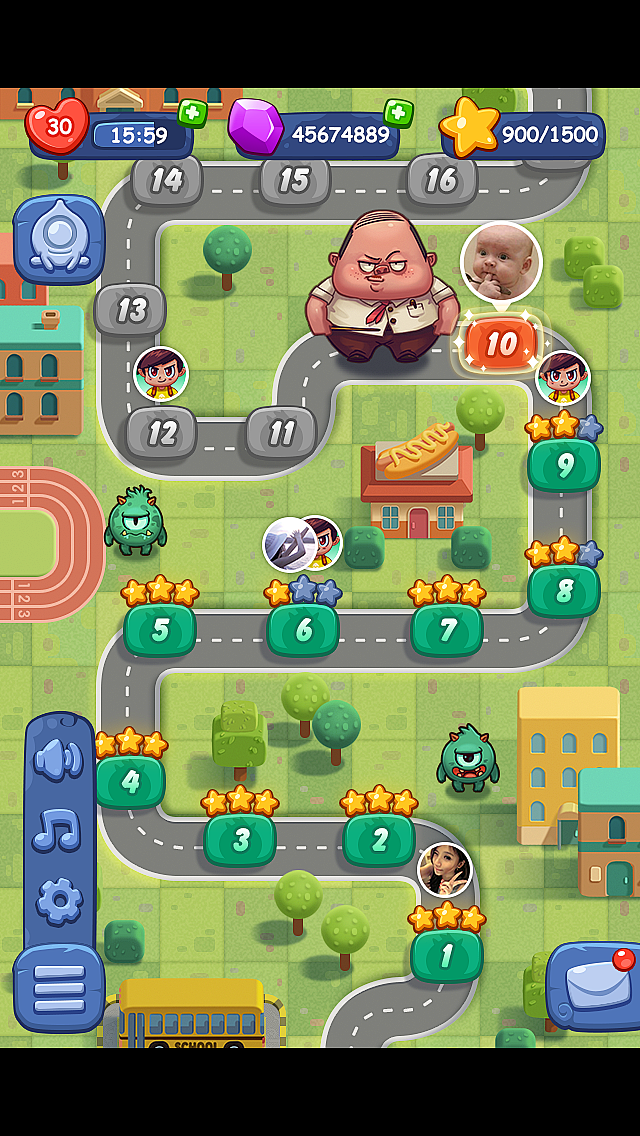This screenshot has width=640, height=1136.
Task: Tap the locked level 11 node
Action: tap(281, 433)
